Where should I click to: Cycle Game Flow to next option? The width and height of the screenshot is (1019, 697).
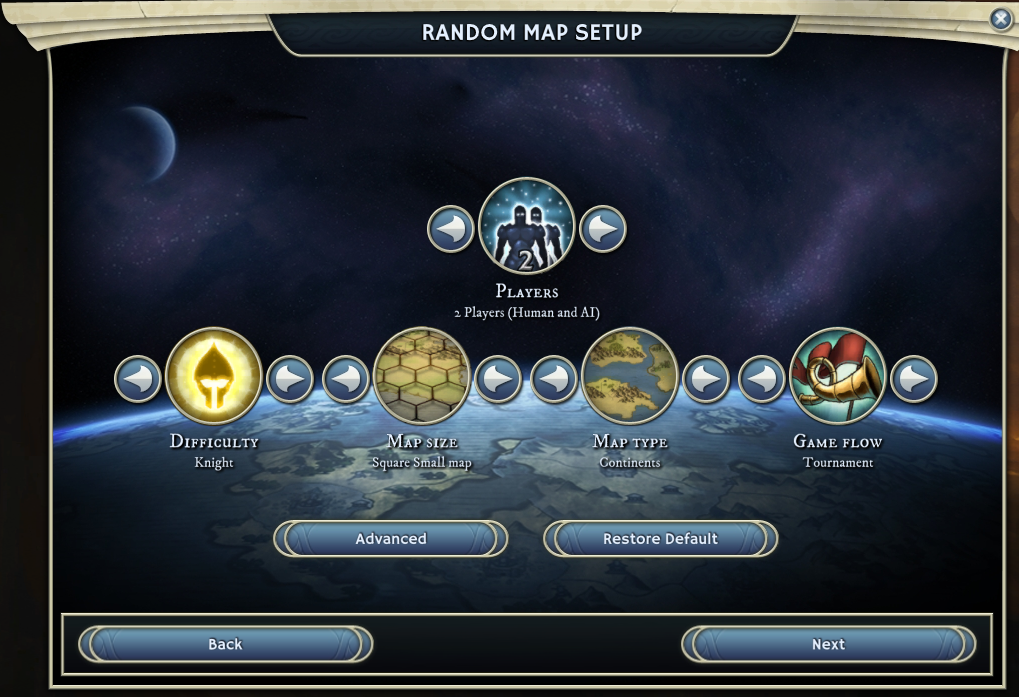914,379
